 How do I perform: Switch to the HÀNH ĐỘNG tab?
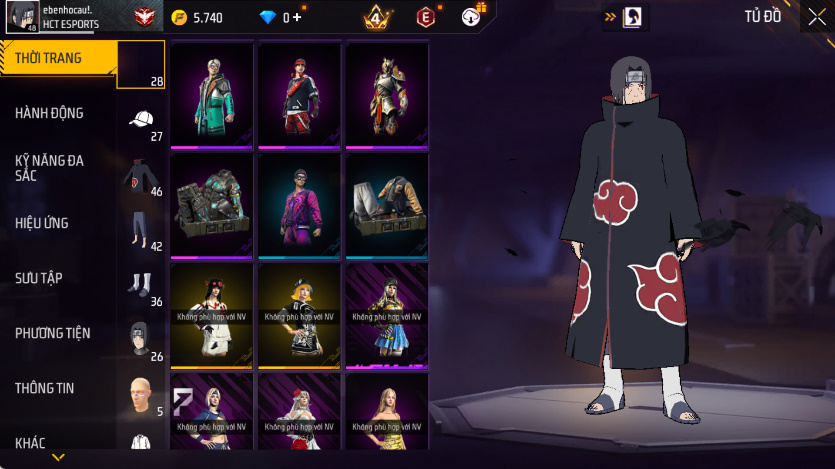(50, 114)
